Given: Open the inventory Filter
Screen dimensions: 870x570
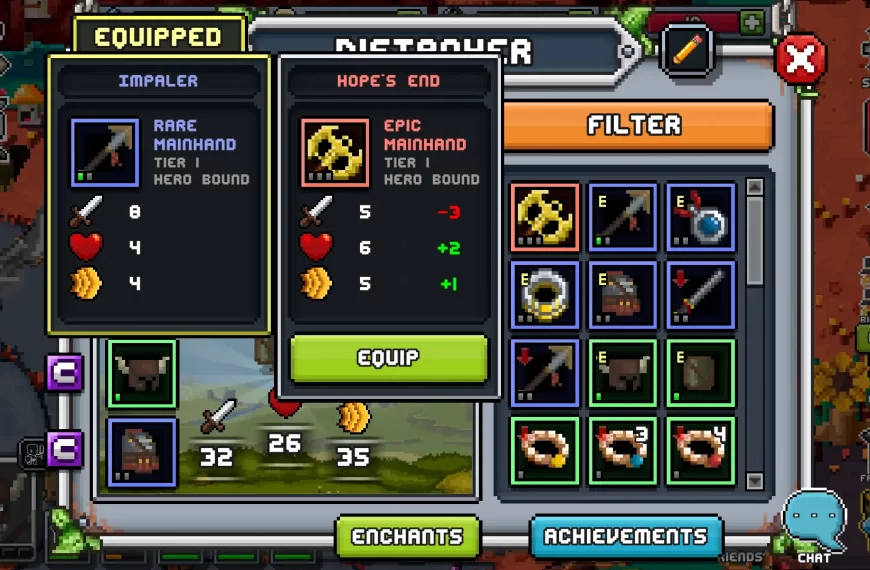Looking at the screenshot, I should (634, 125).
